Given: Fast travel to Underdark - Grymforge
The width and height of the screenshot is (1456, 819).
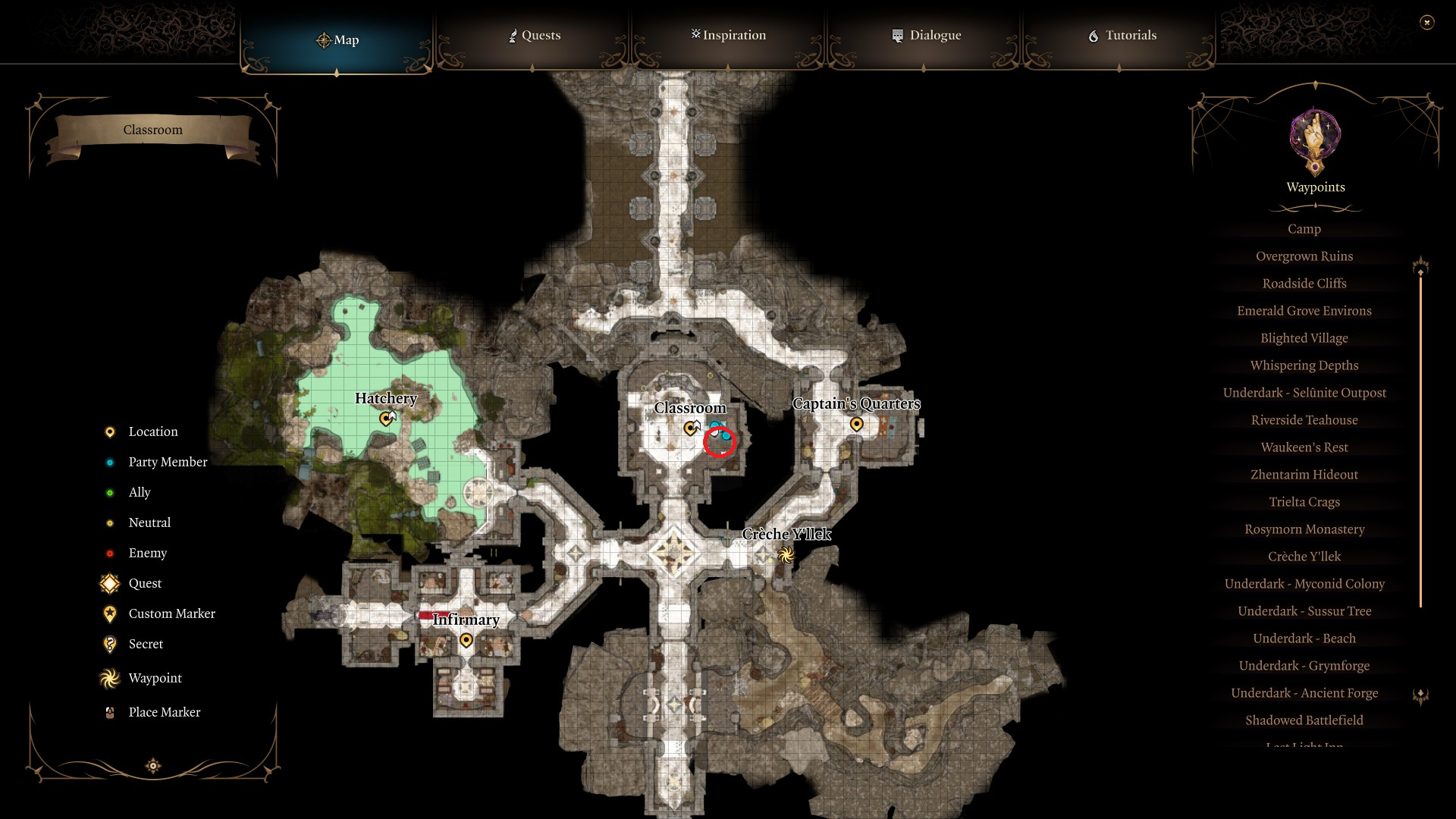Looking at the screenshot, I should tap(1304, 665).
